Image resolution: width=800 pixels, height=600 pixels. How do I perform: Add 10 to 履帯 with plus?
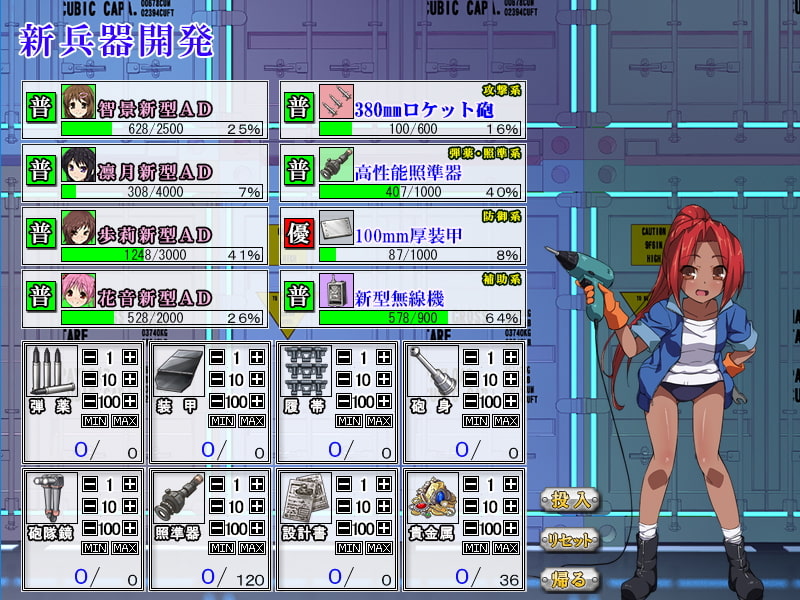coord(383,380)
